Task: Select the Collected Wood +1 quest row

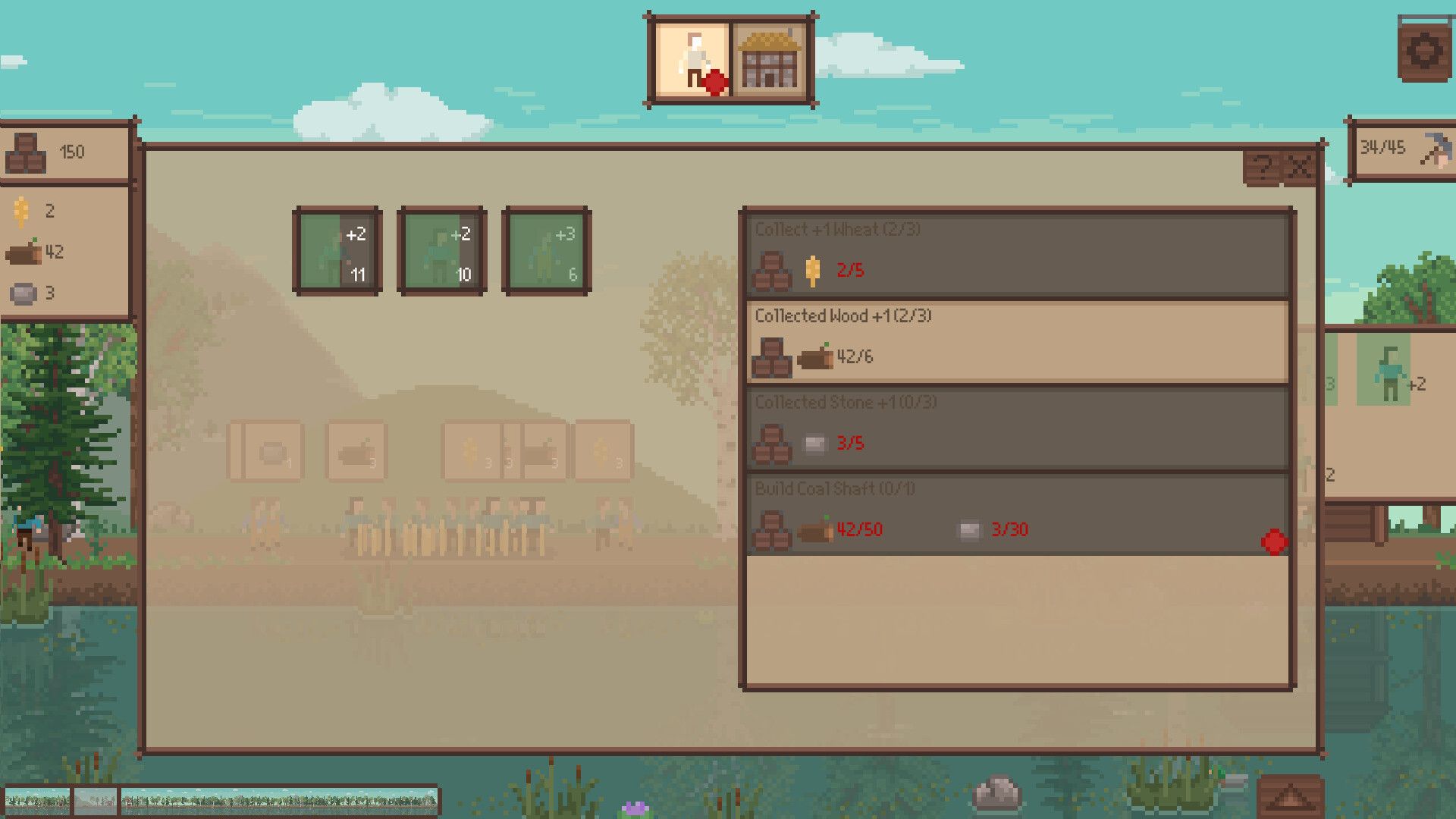Action: pyautogui.click(x=1016, y=342)
